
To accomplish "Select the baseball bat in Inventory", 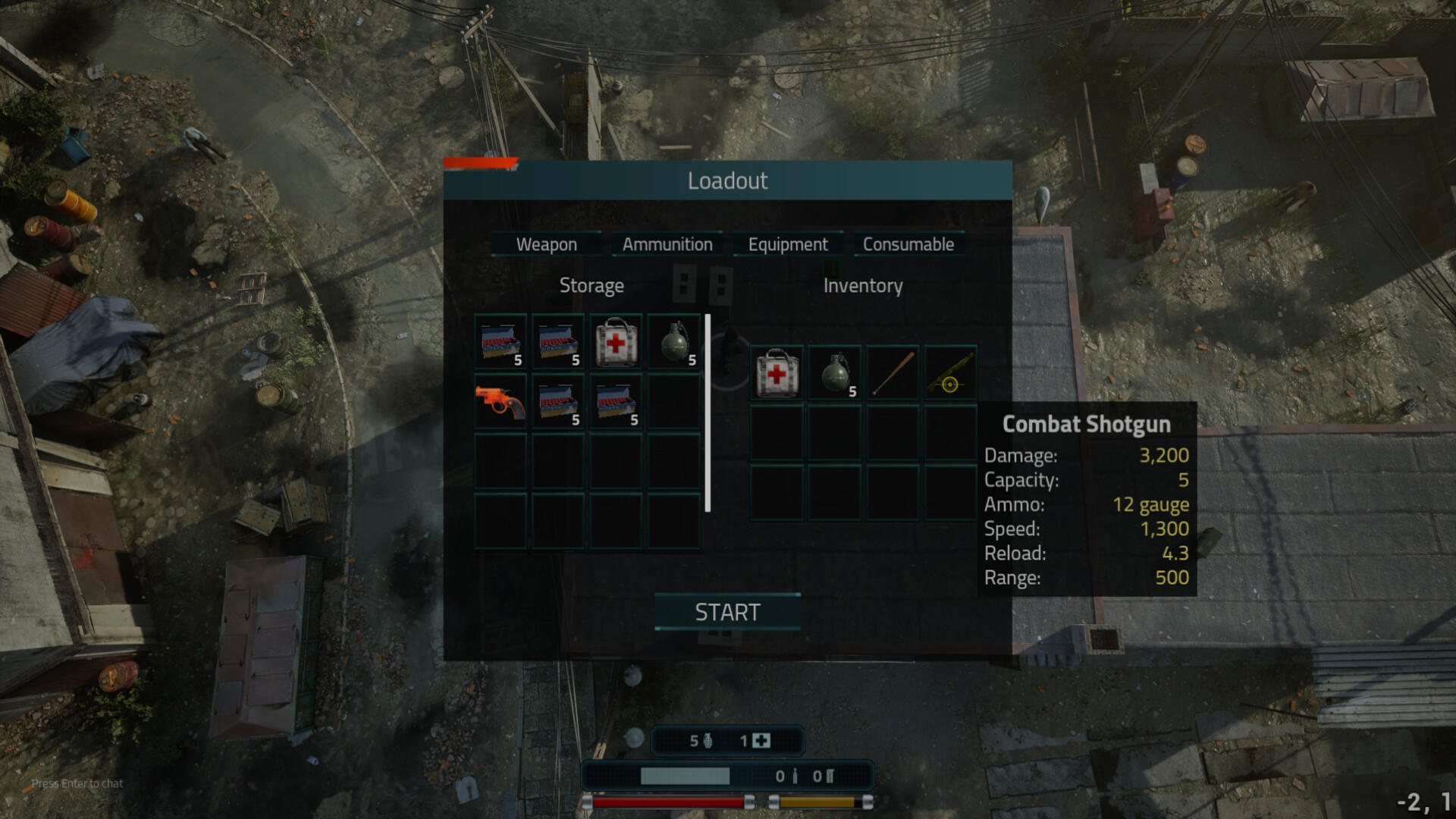I will pyautogui.click(x=892, y=372).
